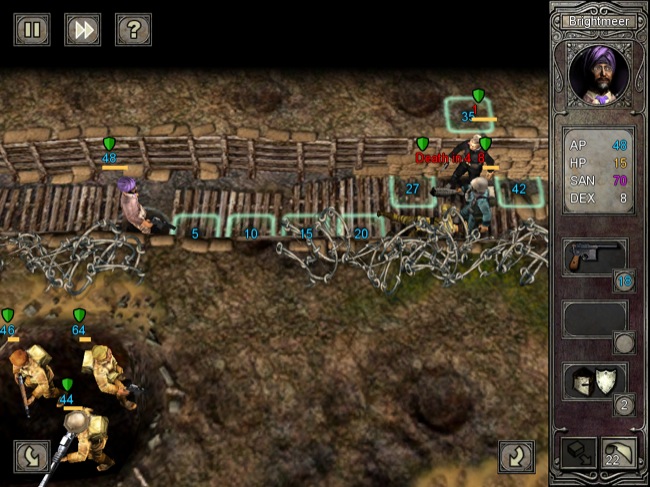
Task: Select the Mauser pistol weapon slot
Action: [x=594, y=258]
